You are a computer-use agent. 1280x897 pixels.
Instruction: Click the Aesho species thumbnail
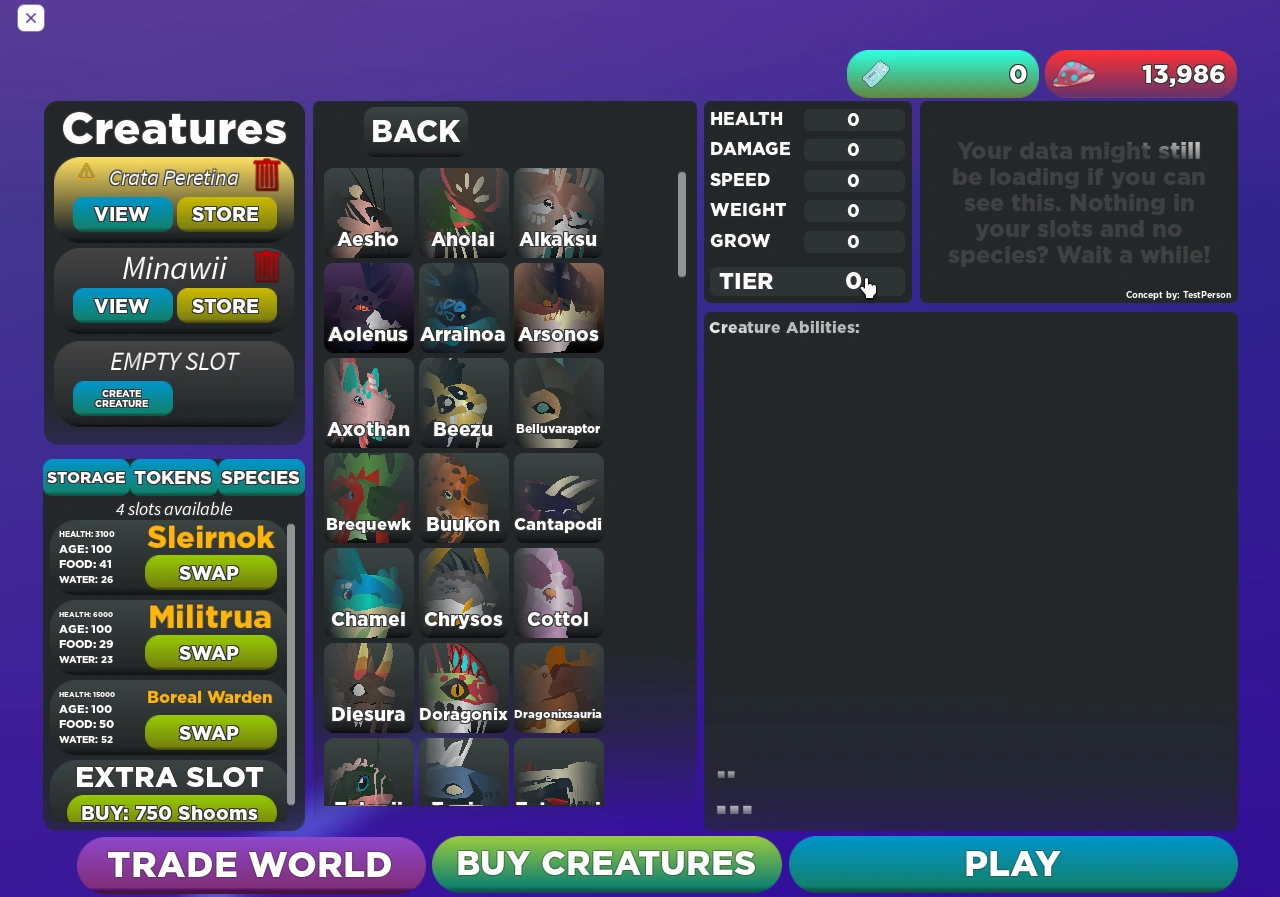point(368,213)
